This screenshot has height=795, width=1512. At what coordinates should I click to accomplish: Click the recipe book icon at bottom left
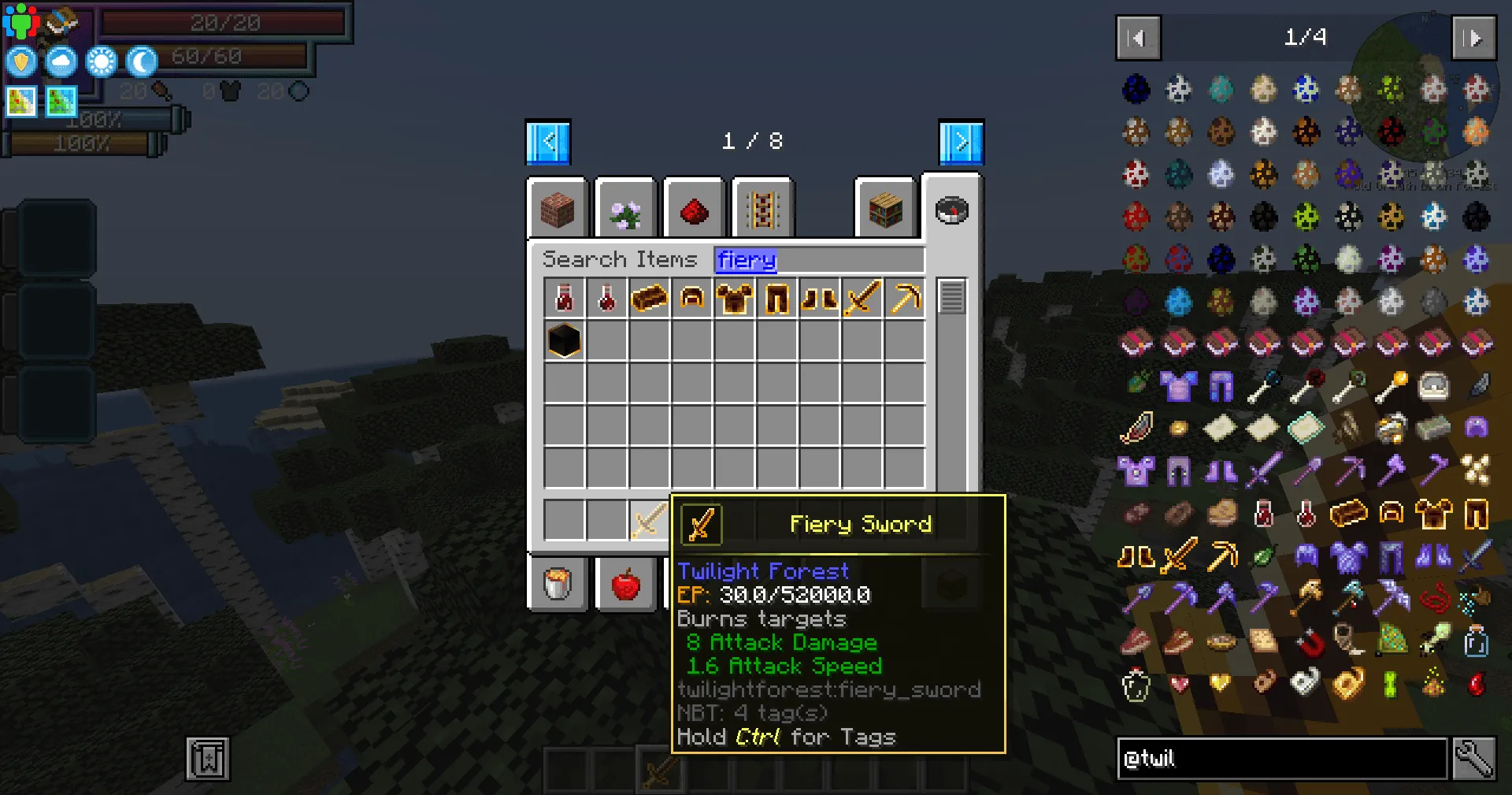point(206,760)
